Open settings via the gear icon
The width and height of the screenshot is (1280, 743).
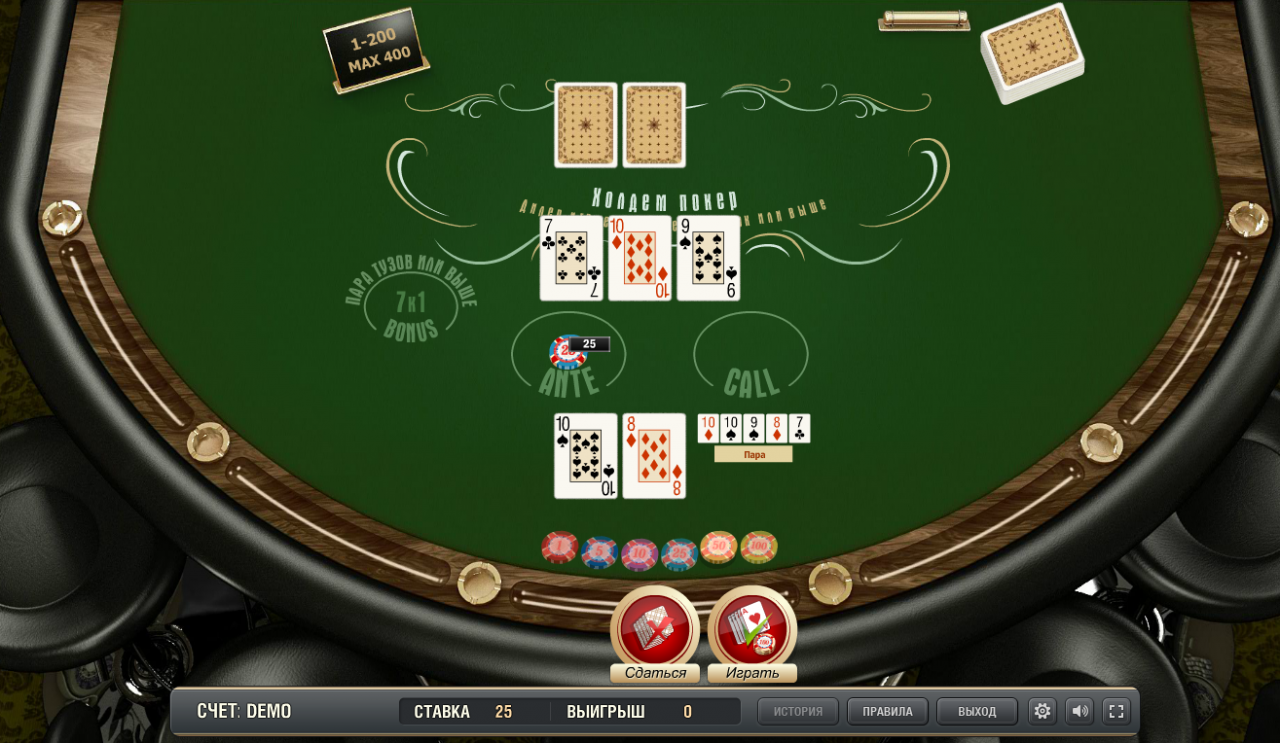[x=1042, y=711]
